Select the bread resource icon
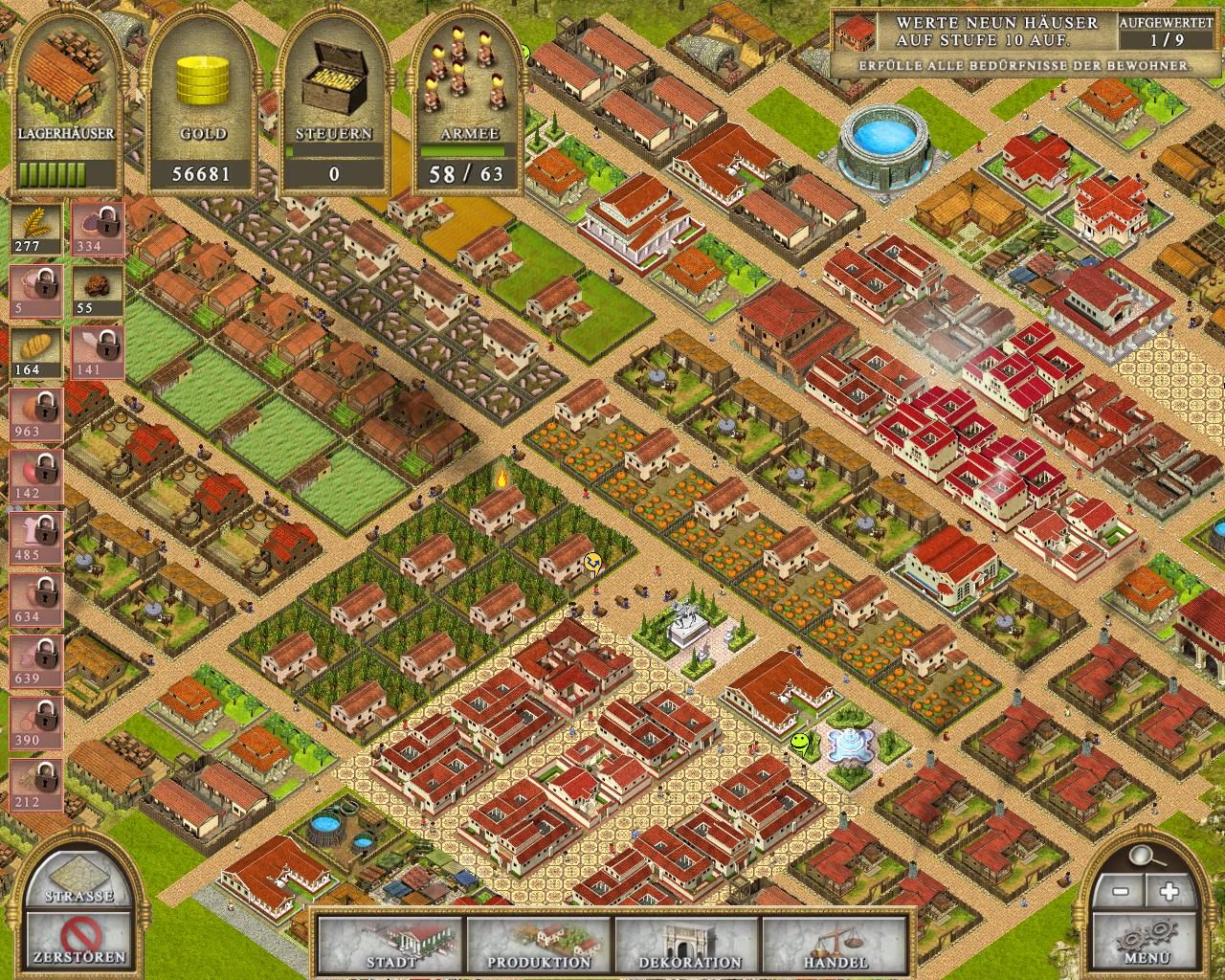Image resolution: width=1225 pixels, height=980 pixels. 36,352
